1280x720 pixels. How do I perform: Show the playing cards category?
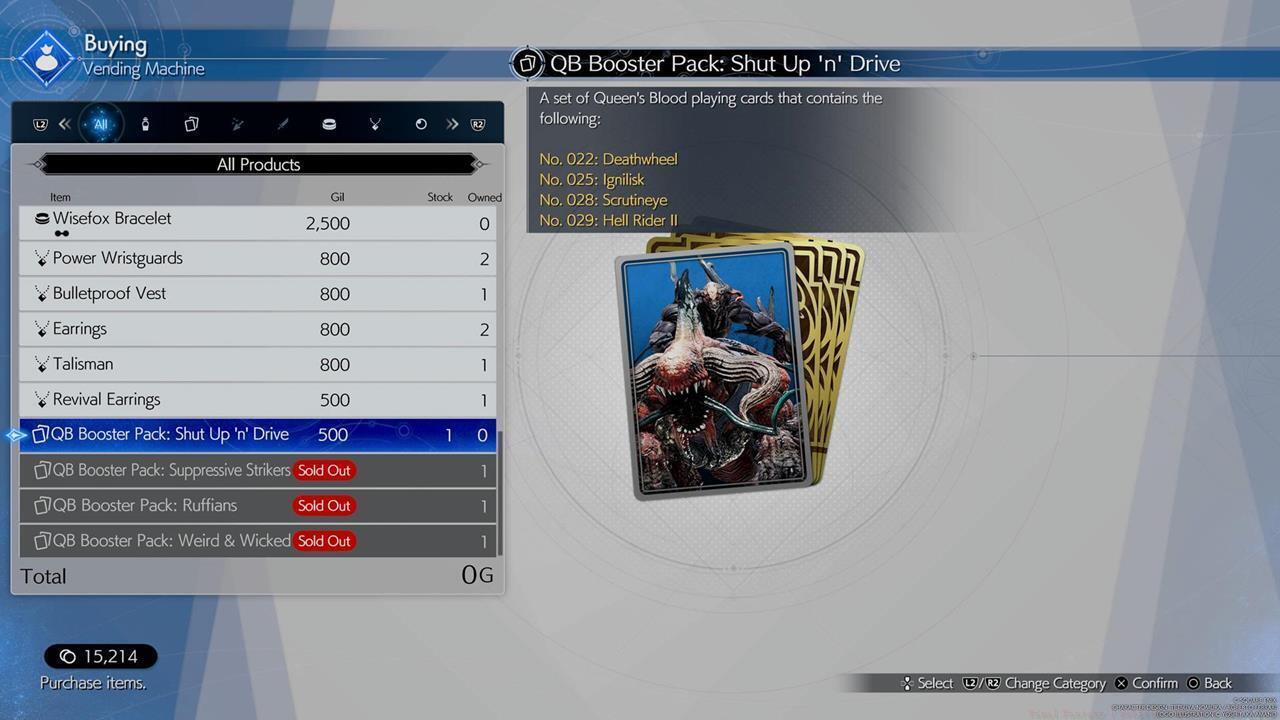coord(191,124)
